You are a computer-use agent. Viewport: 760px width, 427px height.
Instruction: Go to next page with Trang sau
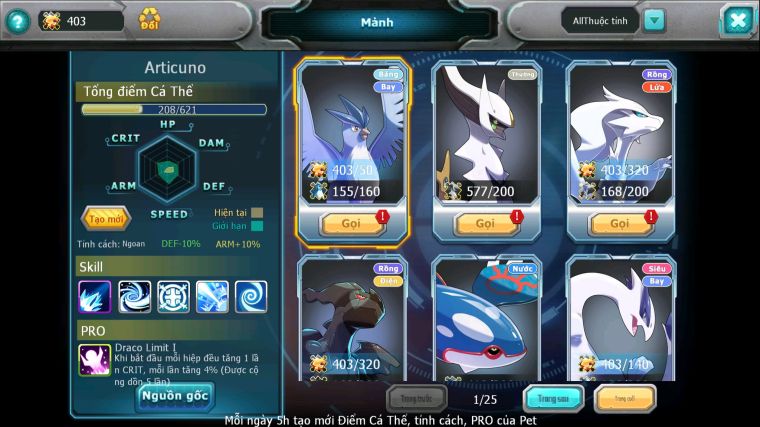[x=553, y=399]
